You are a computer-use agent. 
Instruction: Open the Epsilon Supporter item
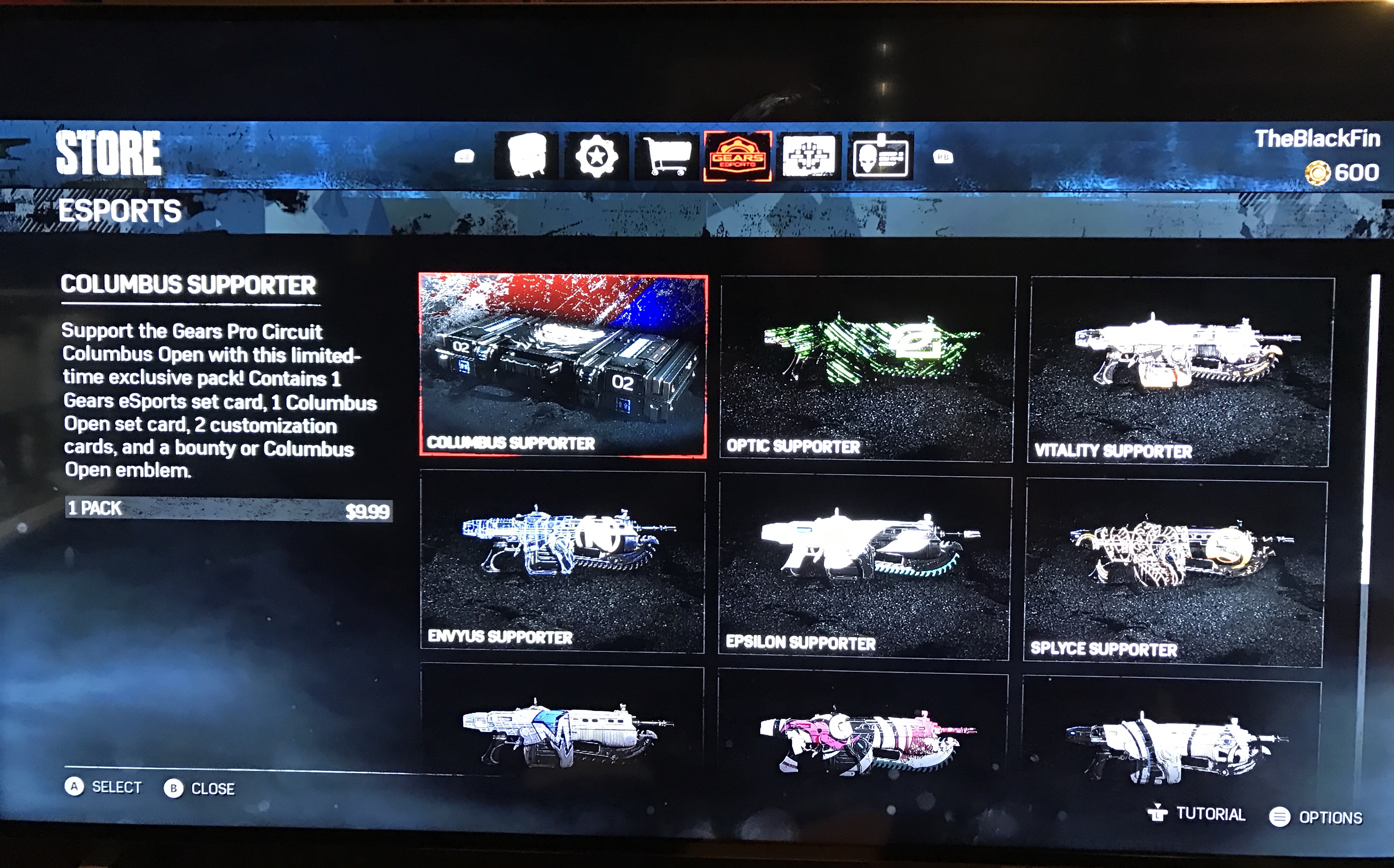click(864, 567)
